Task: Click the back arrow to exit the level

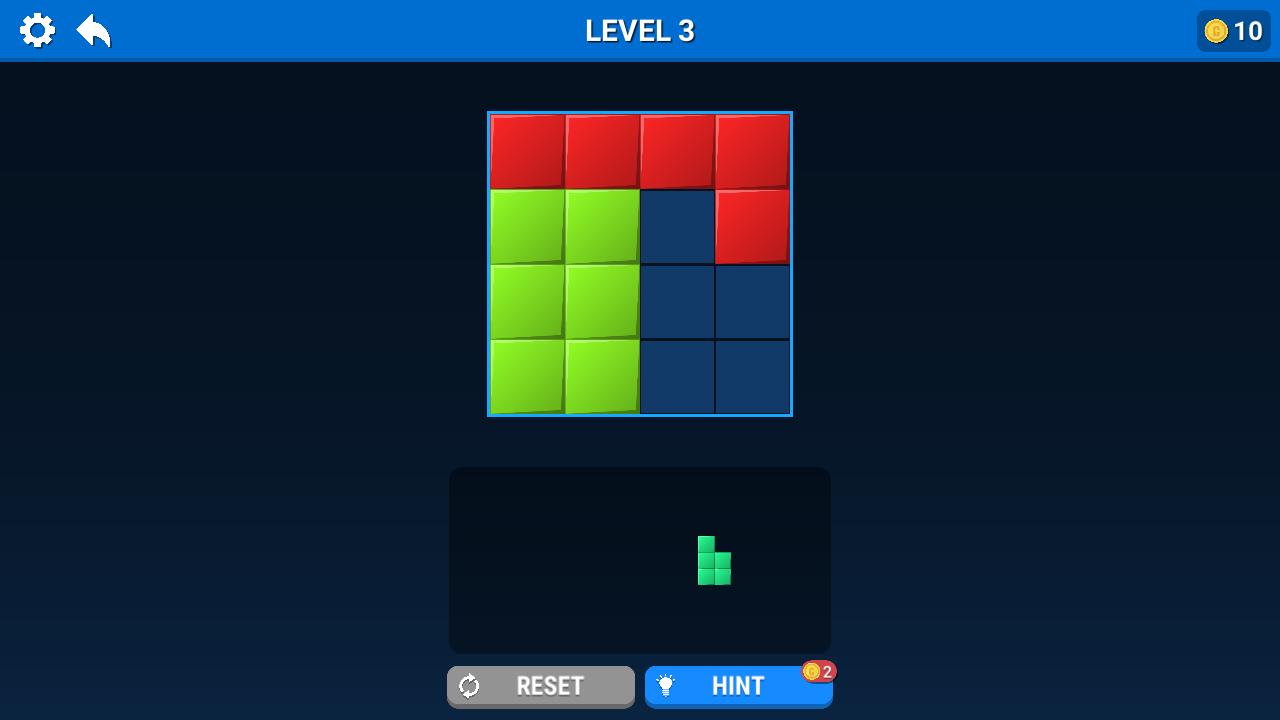Action: tap(92, 30)
